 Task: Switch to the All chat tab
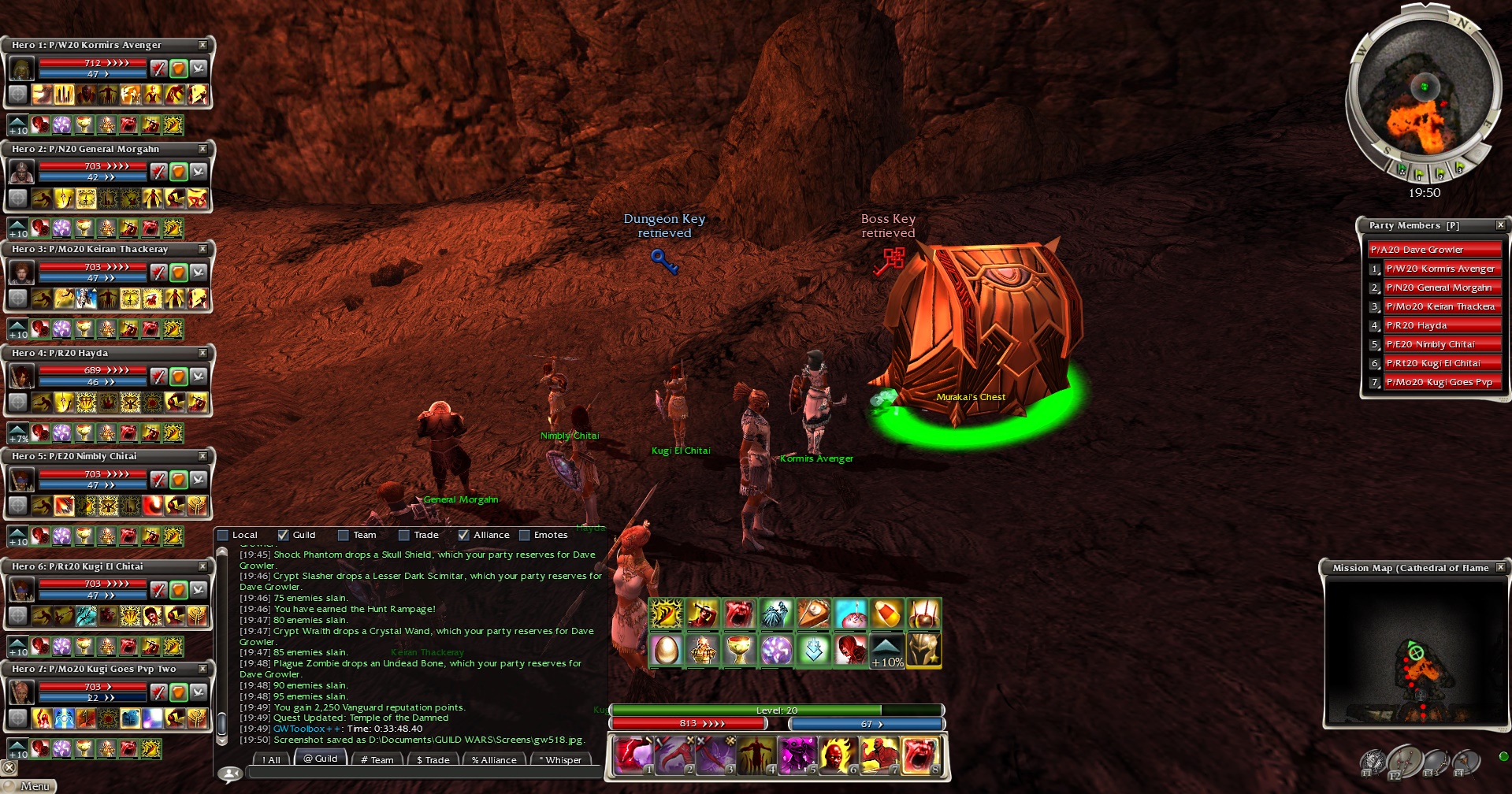click(x=271, y=759)
